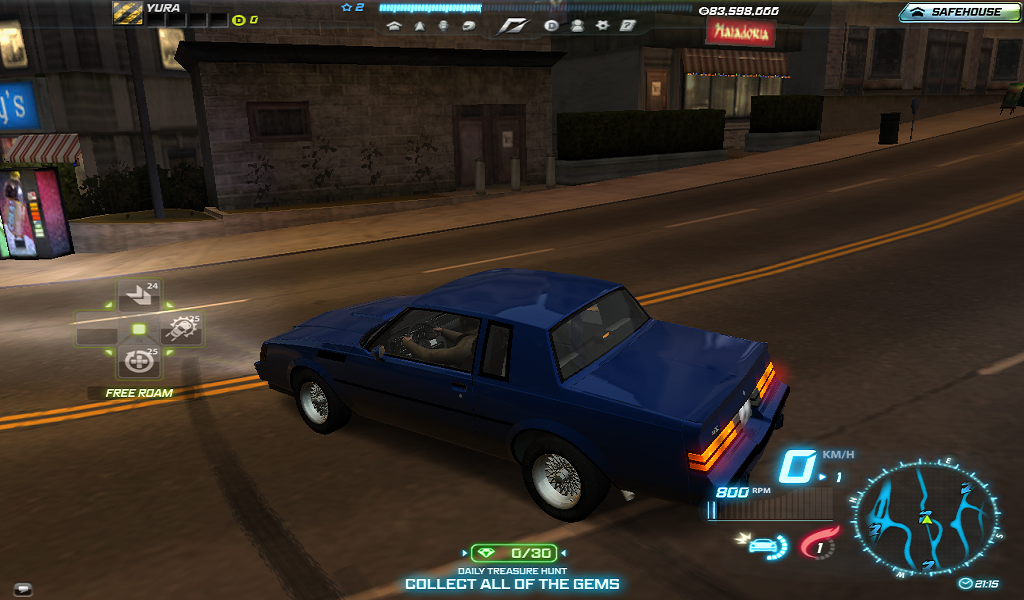Open the Daily Treasure Hunt gem tracker
The width and height of the screenshot is (1024, 600).
[x=515, y=552]
